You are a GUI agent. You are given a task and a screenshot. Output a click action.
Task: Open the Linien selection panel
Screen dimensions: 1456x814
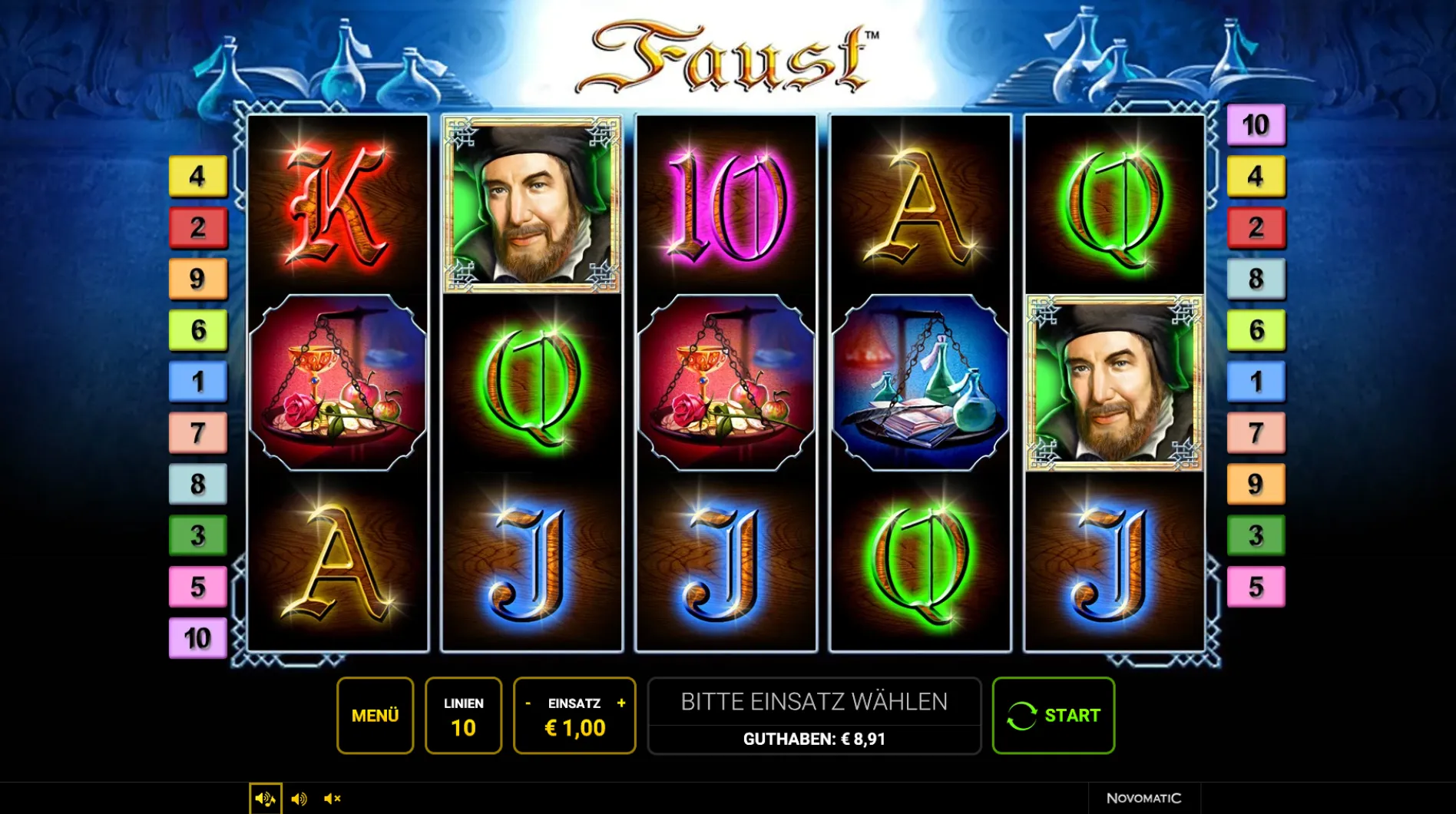pos(463,715)
